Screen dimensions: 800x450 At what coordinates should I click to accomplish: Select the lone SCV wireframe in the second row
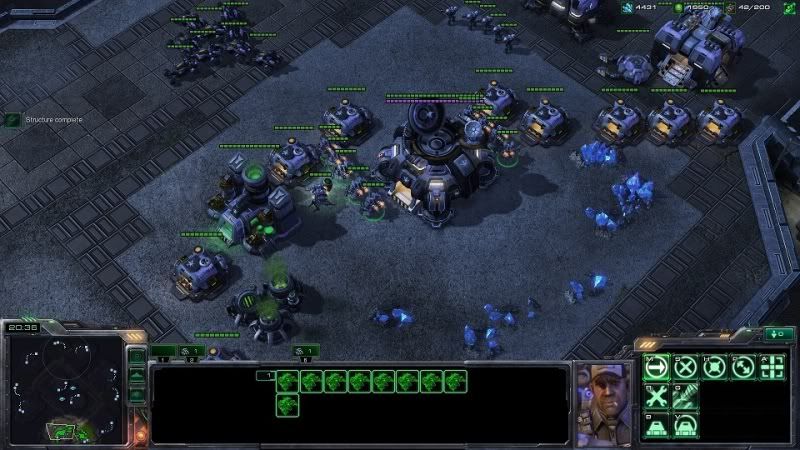tap(288, 404)
